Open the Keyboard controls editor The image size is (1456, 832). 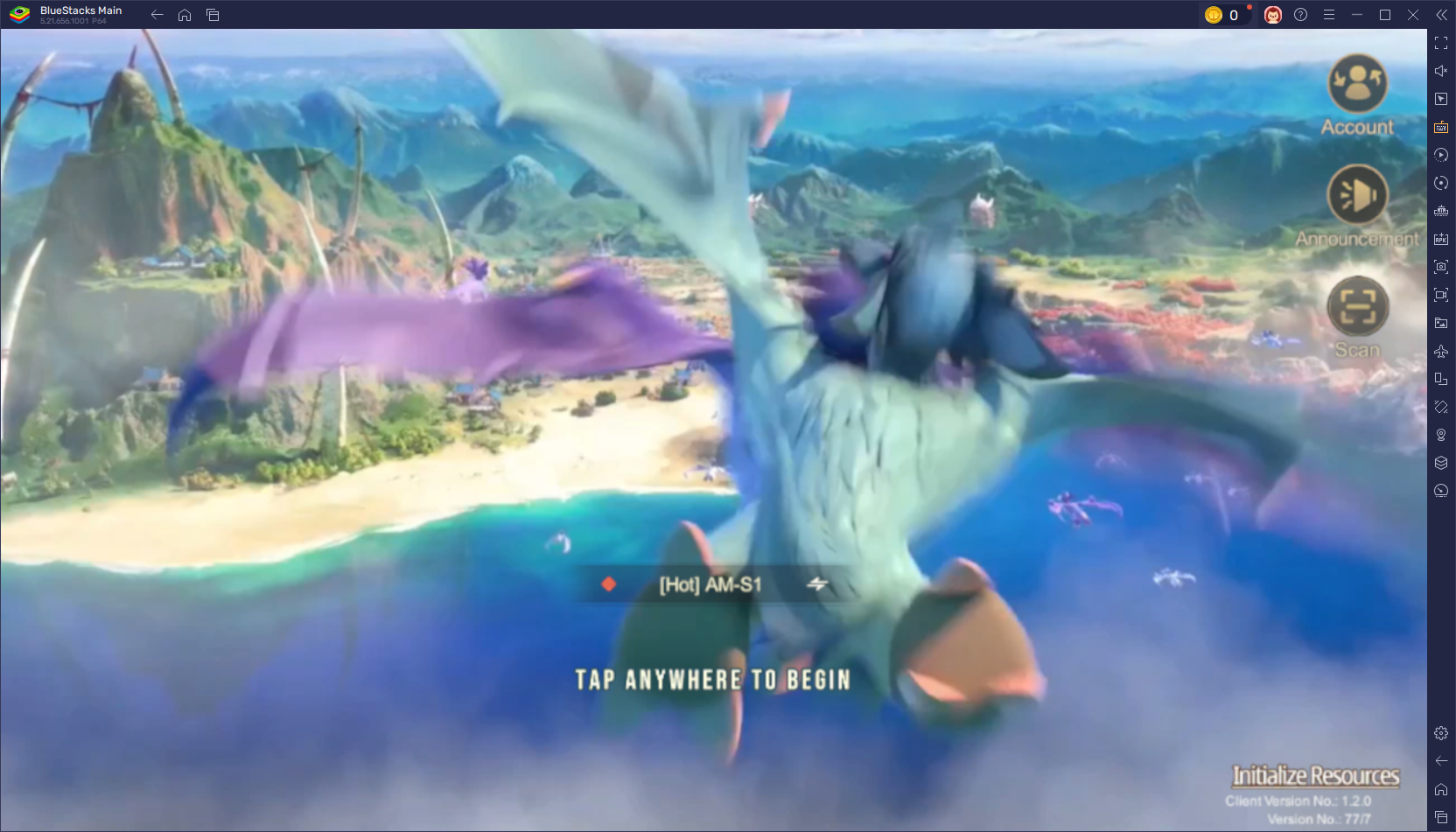(x=1441, y=127)
